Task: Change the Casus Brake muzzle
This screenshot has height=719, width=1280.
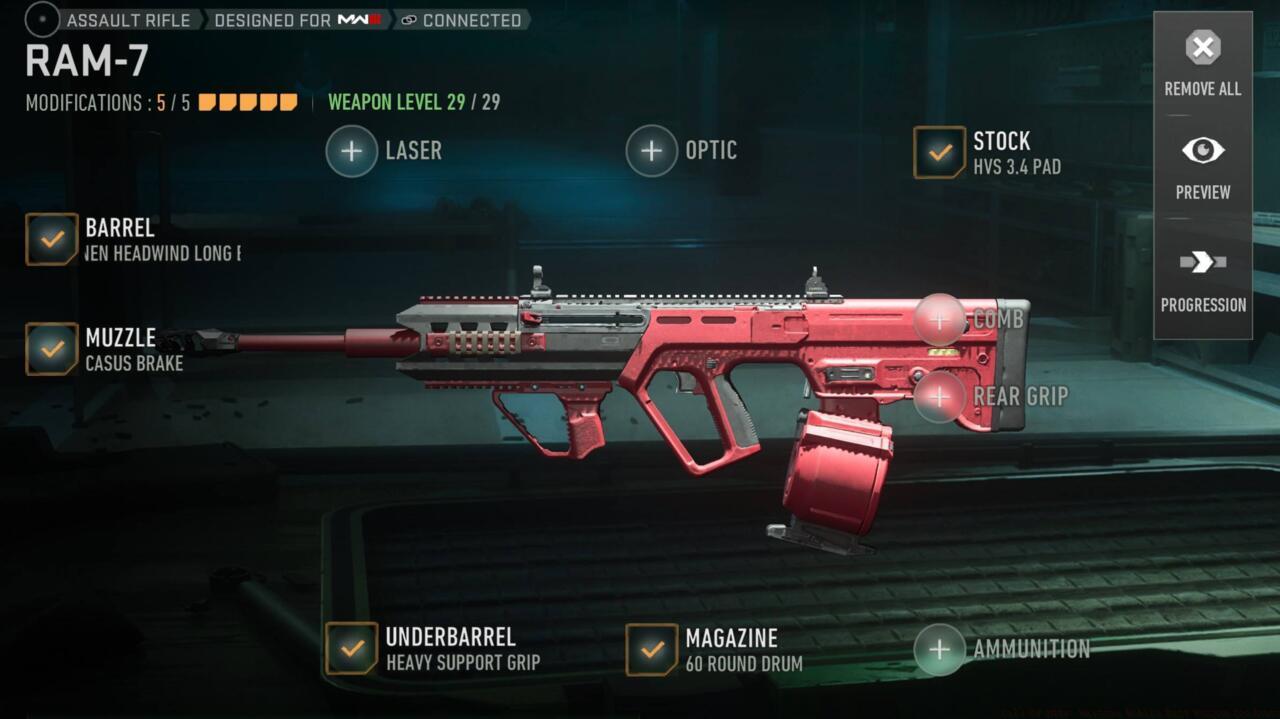Action: click(x=52, y=349)
